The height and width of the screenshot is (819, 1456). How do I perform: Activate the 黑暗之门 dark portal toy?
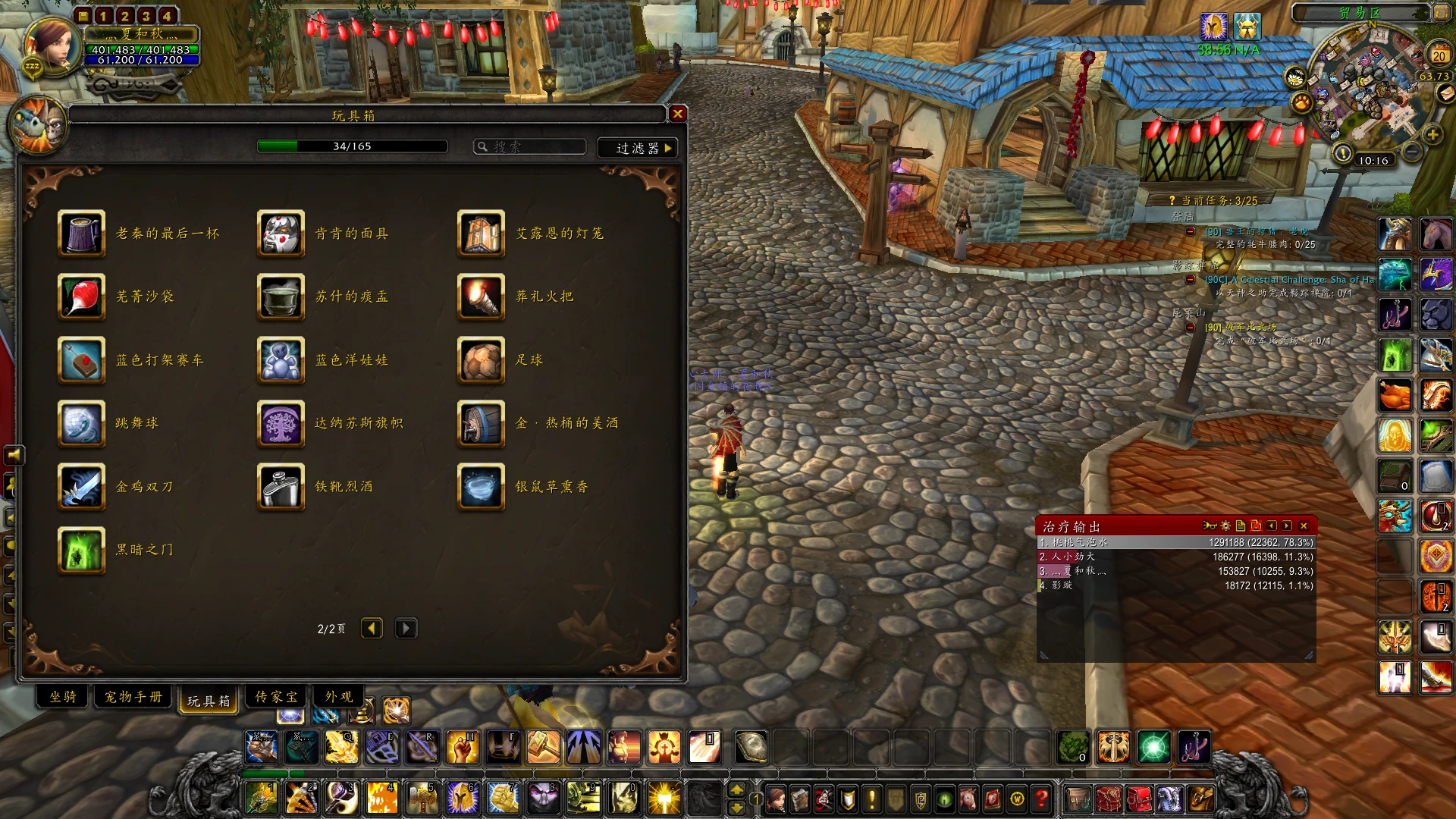point(82,550)
